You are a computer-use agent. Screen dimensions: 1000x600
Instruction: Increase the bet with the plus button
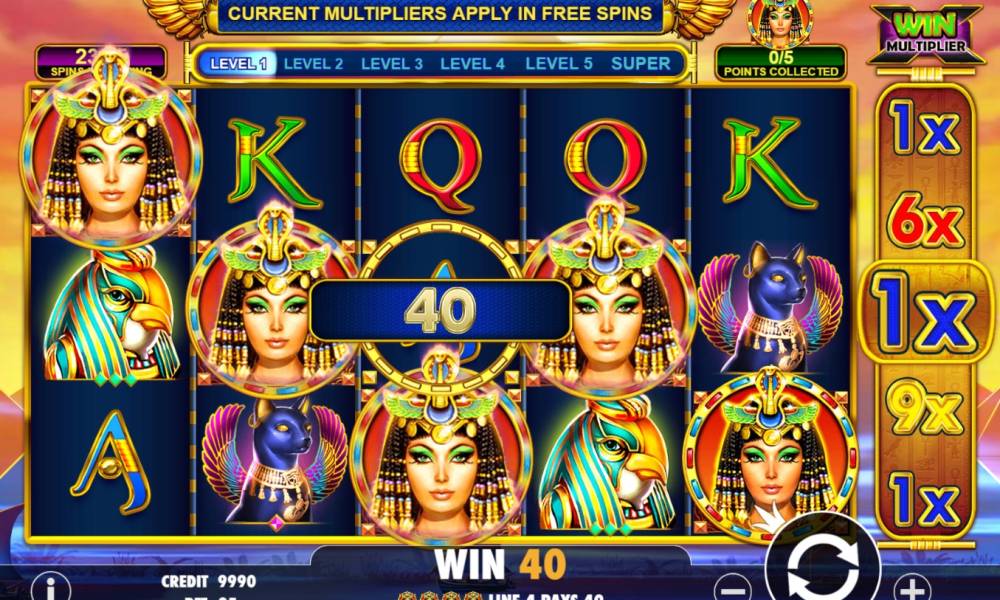[910, 587]
